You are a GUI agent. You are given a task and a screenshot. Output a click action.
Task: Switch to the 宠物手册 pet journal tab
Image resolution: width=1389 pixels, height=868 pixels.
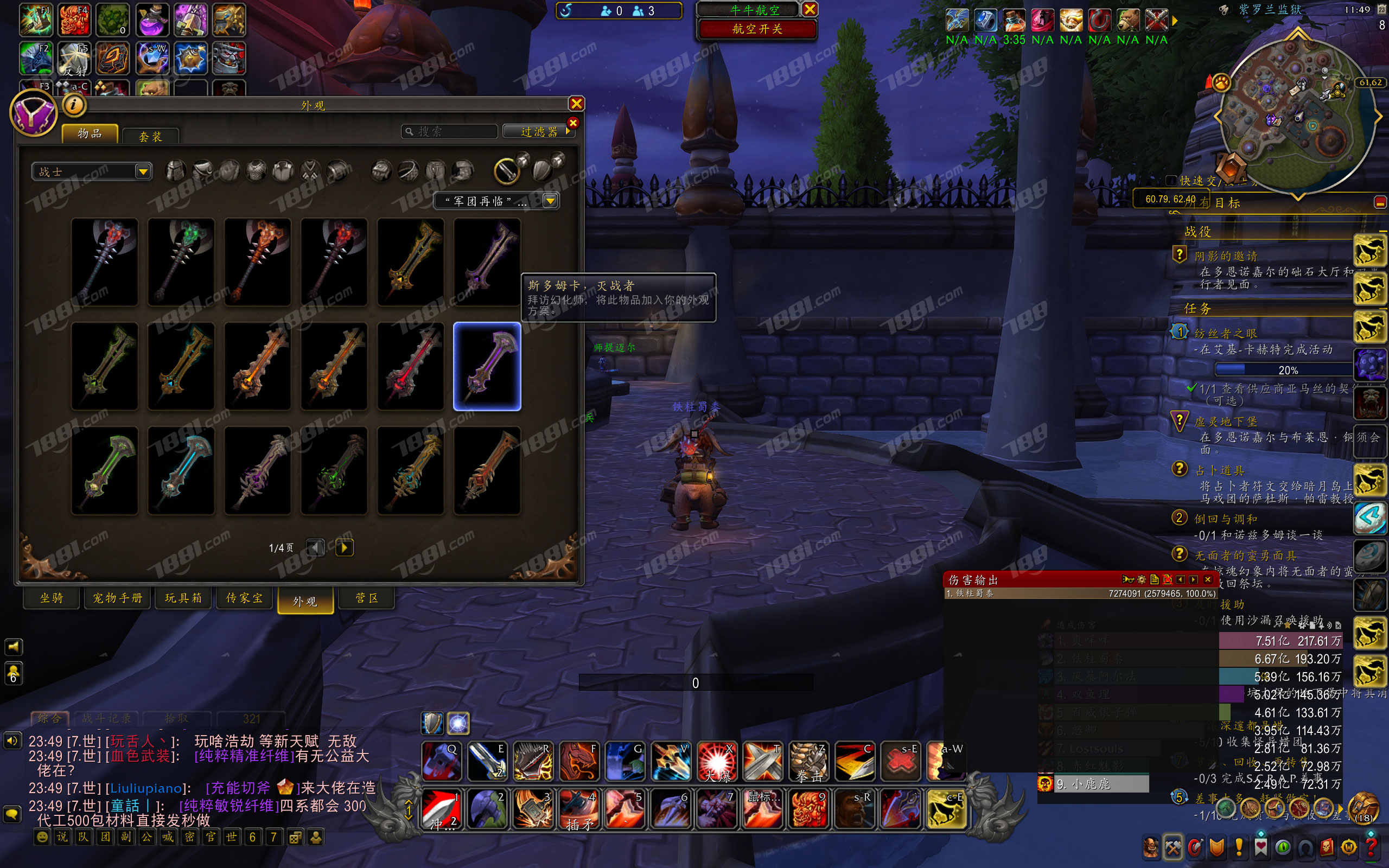tap(118, 598)
